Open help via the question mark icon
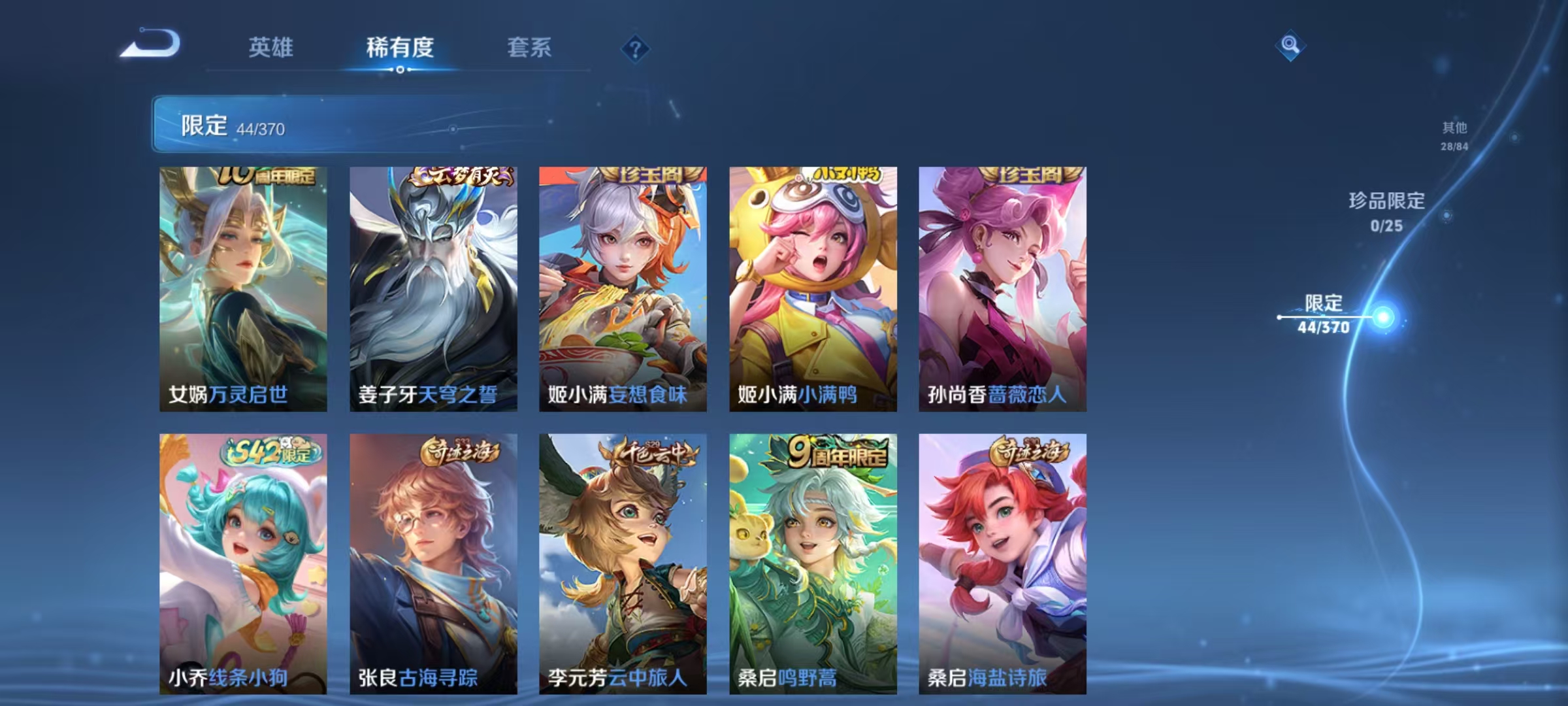 pos(637,50)
